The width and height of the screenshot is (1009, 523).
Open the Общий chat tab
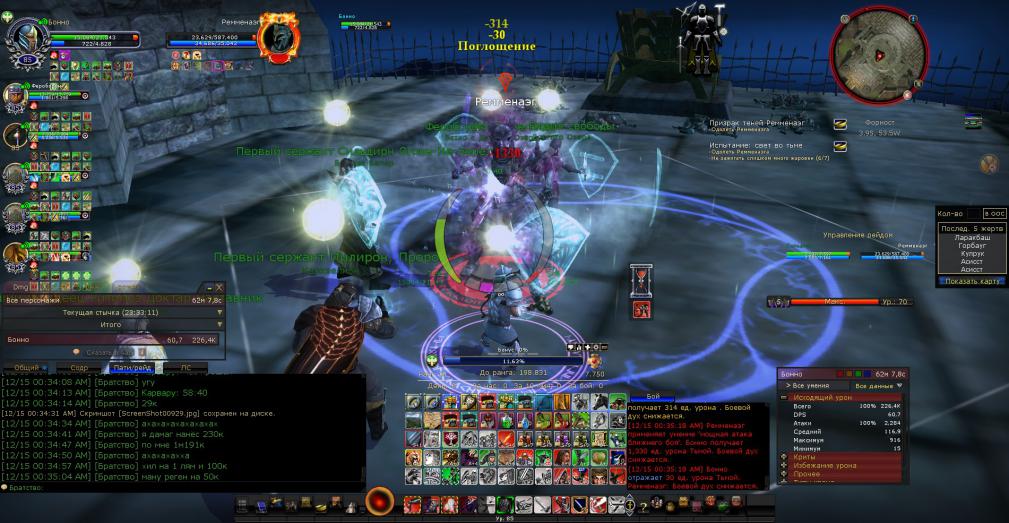27,368
